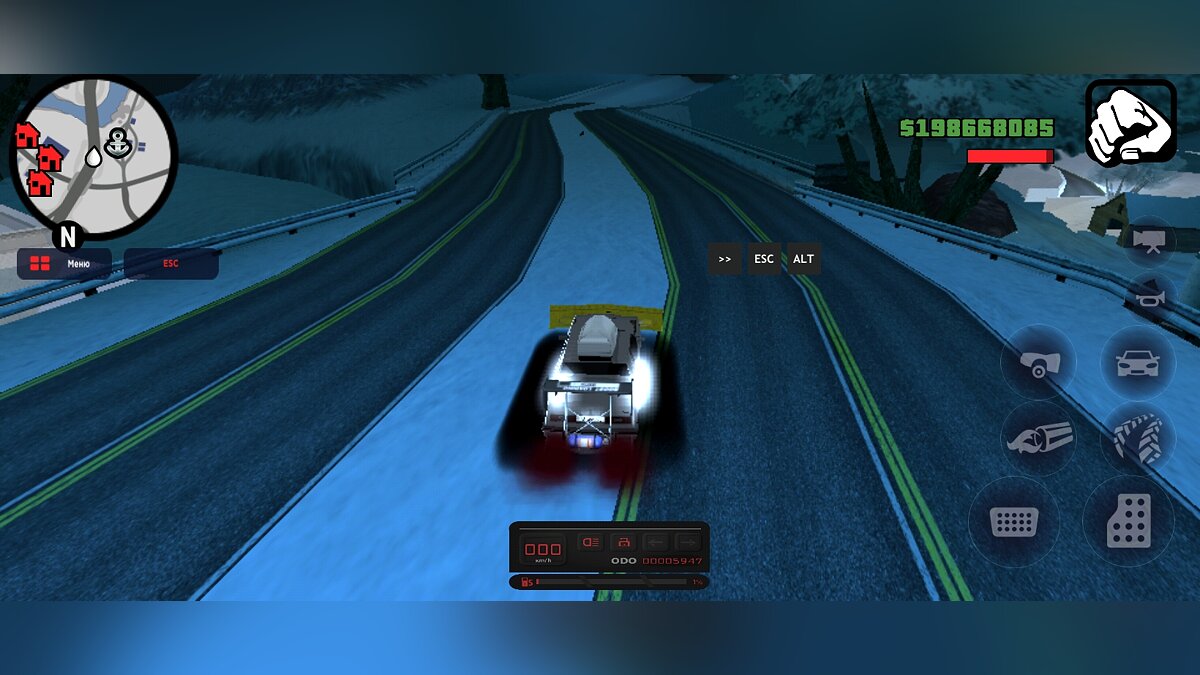Open the circular minimap
Screen dimensions: 1200x675
(93, 157)
